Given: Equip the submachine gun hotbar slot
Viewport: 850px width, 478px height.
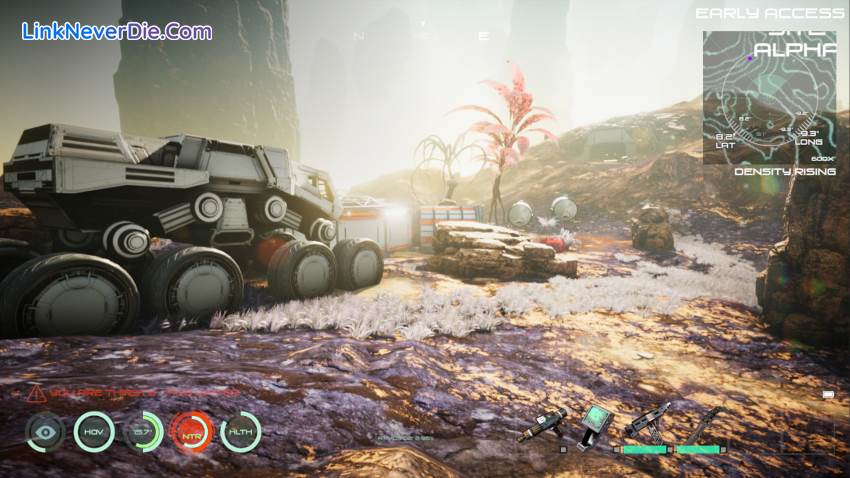Looking at the screenshot, I should [x=645, y=423].
